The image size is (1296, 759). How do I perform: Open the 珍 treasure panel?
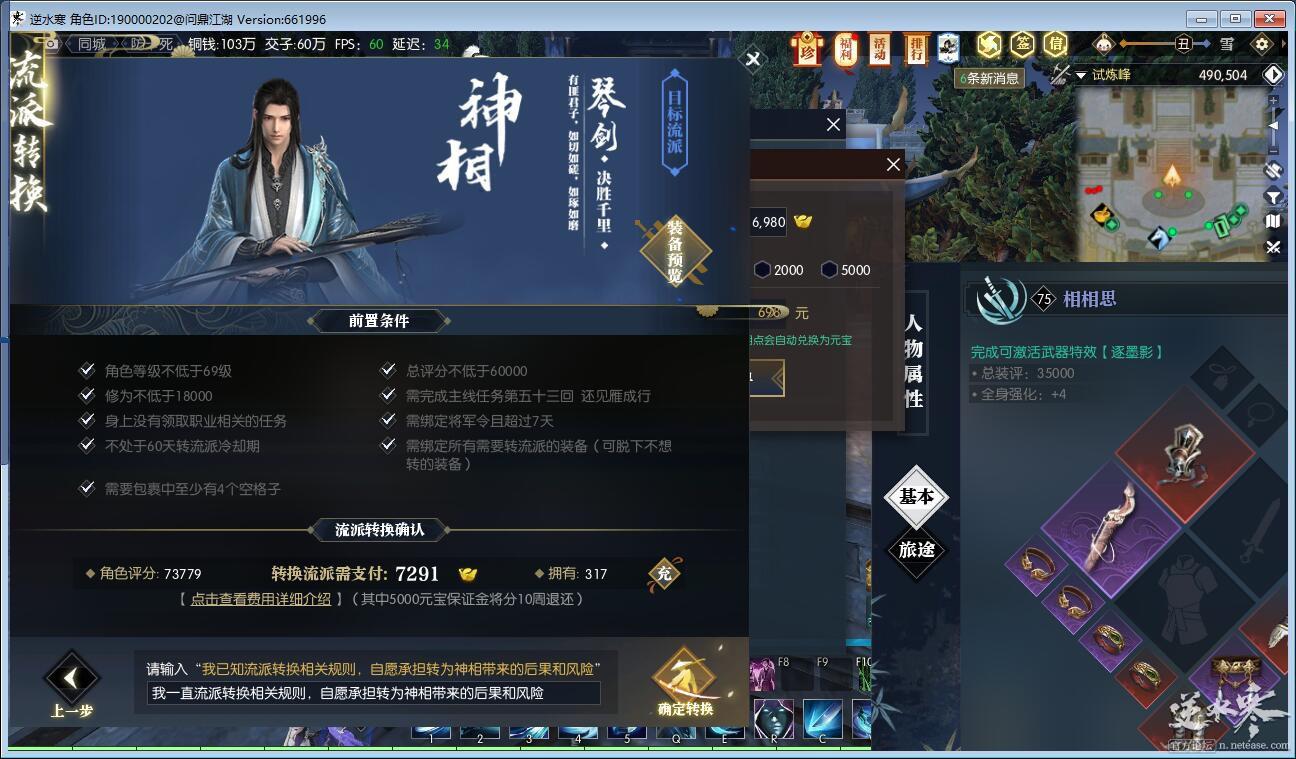pyautogui.click(x=808, y=47)
